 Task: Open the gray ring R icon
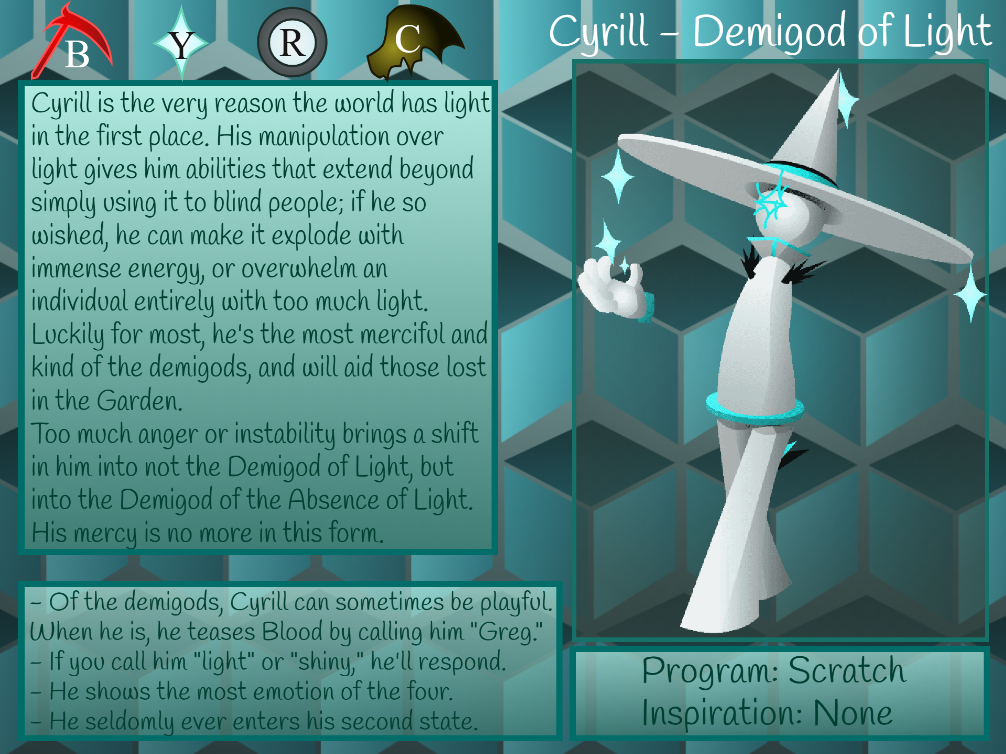[292, 43]
